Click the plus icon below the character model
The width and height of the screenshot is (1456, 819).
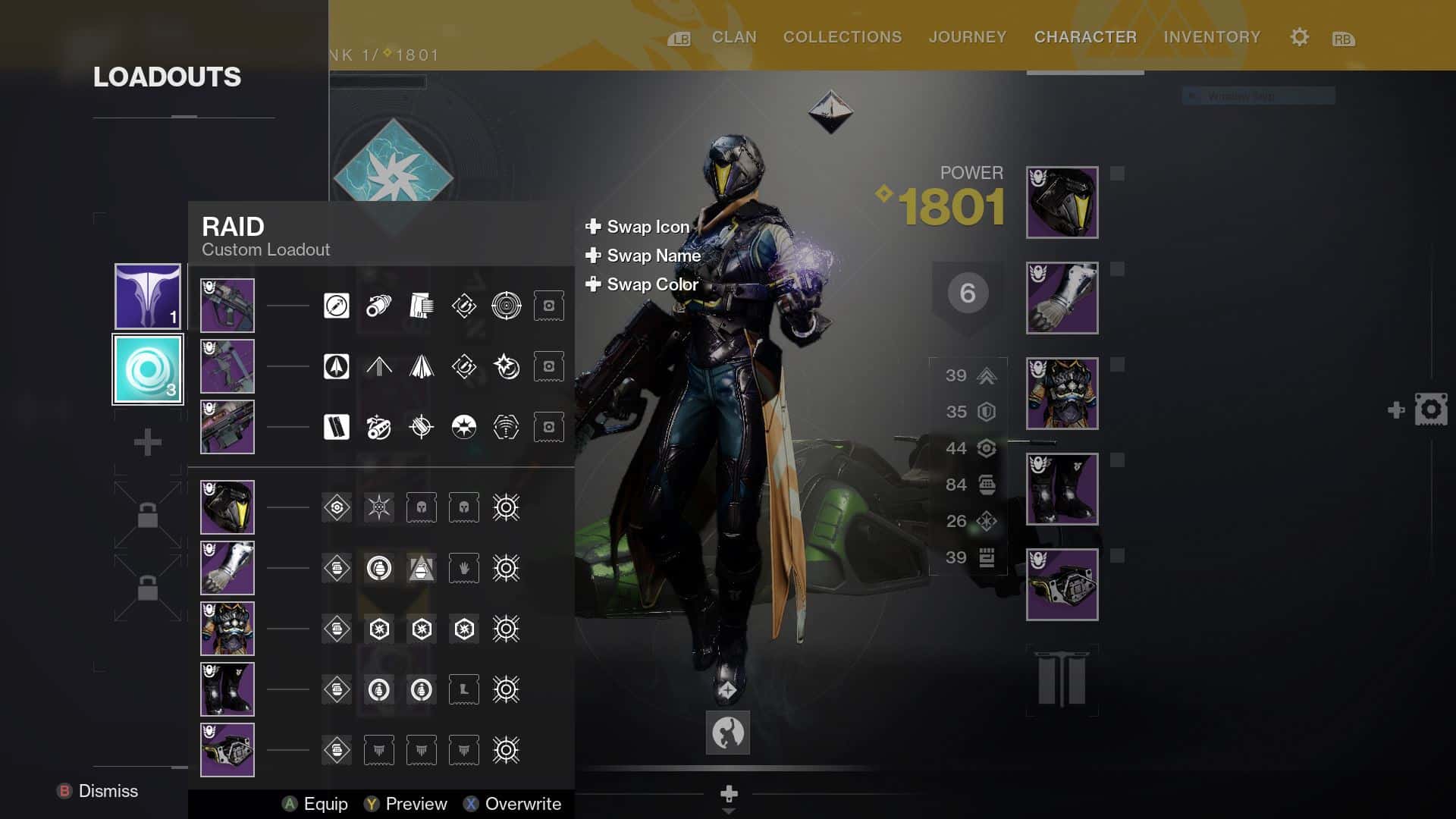coord(727,793)
